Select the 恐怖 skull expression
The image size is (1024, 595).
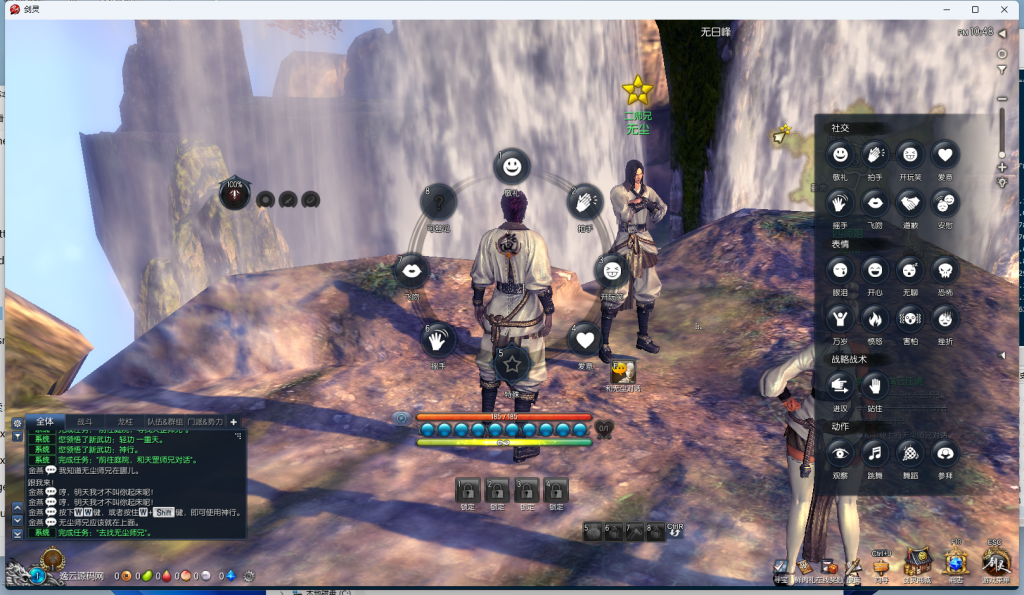point(943,269)
